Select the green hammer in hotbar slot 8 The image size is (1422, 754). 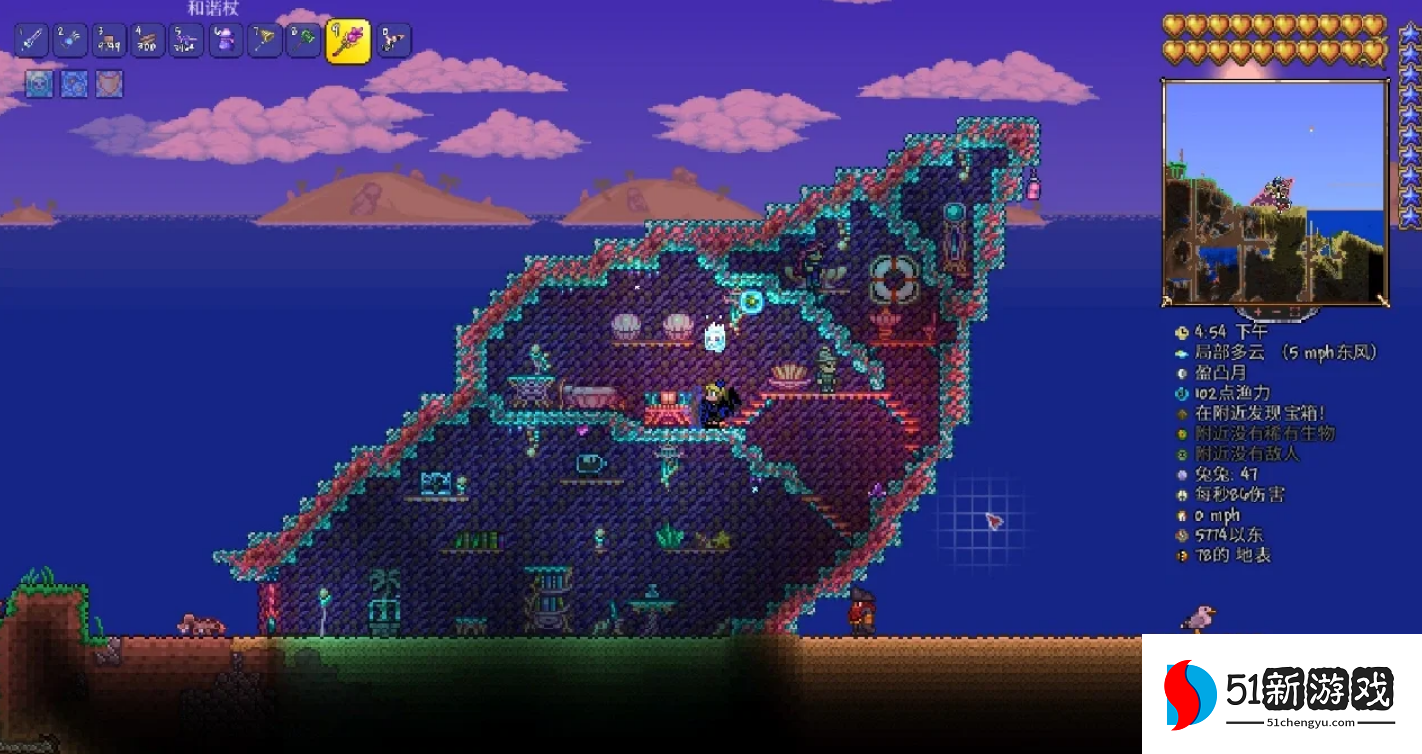point(304,40)
